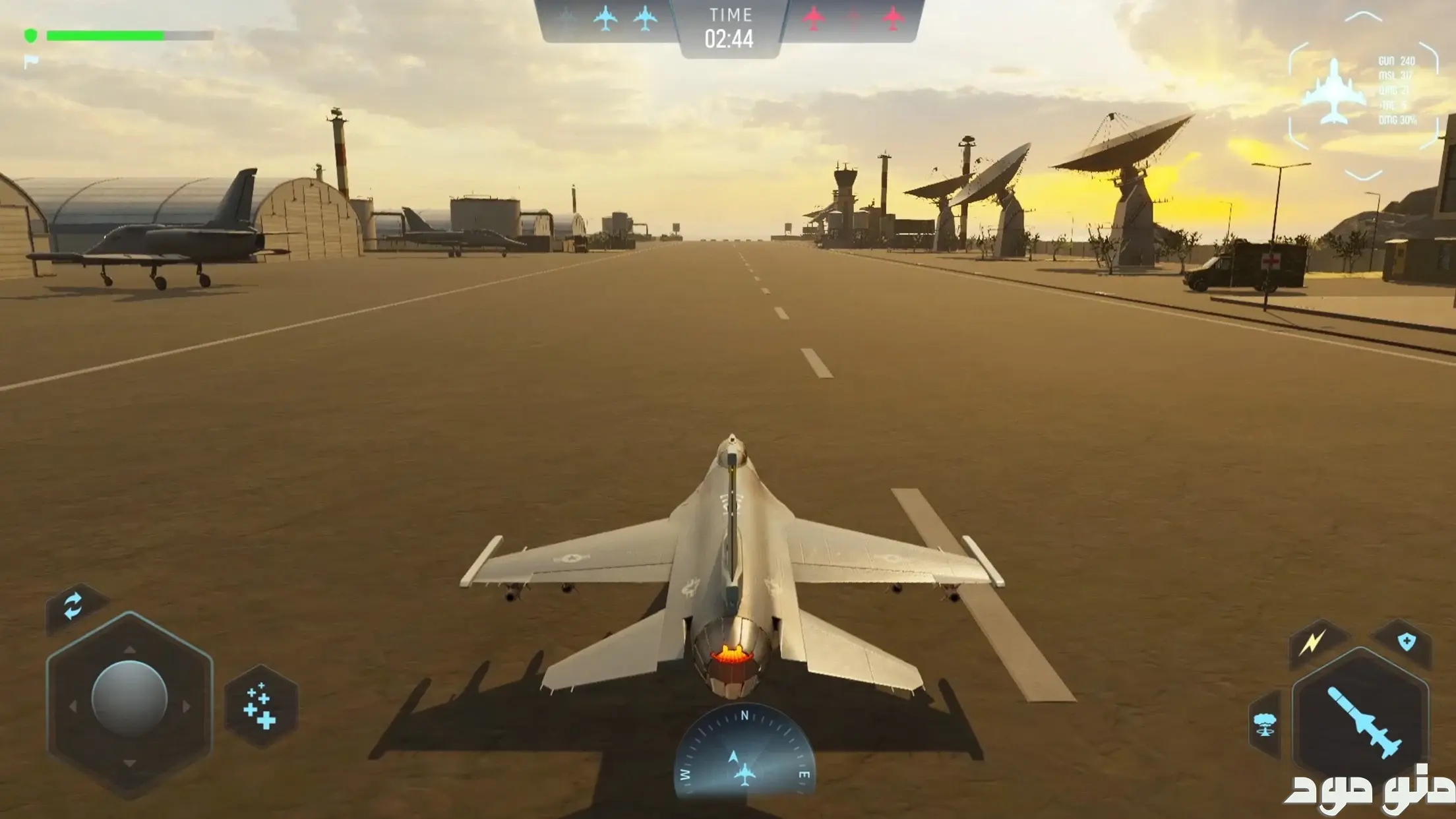Tap the white flag icon

(x=31, y=62)
